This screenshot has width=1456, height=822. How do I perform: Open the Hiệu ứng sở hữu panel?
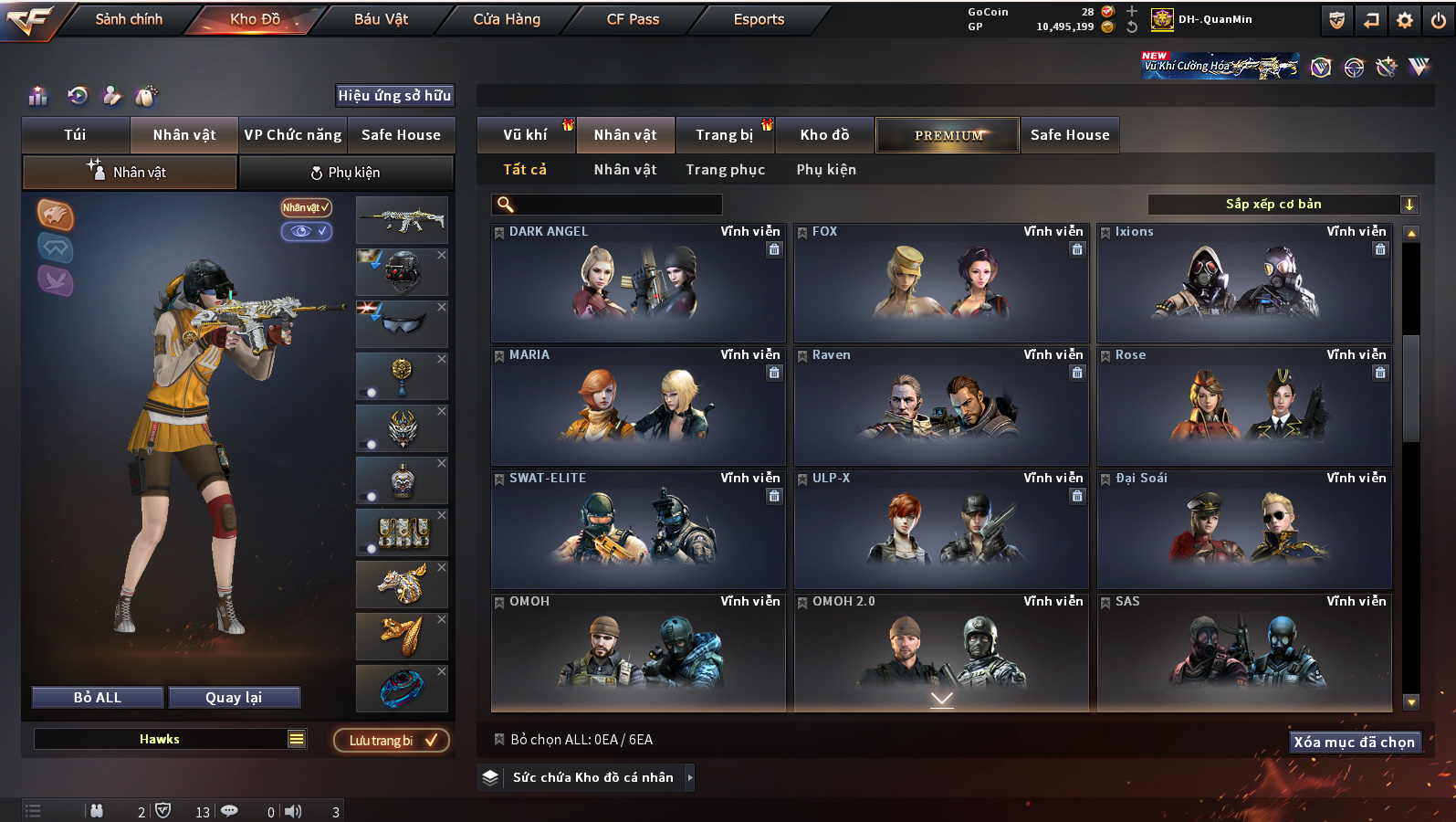tap(394, 96)
